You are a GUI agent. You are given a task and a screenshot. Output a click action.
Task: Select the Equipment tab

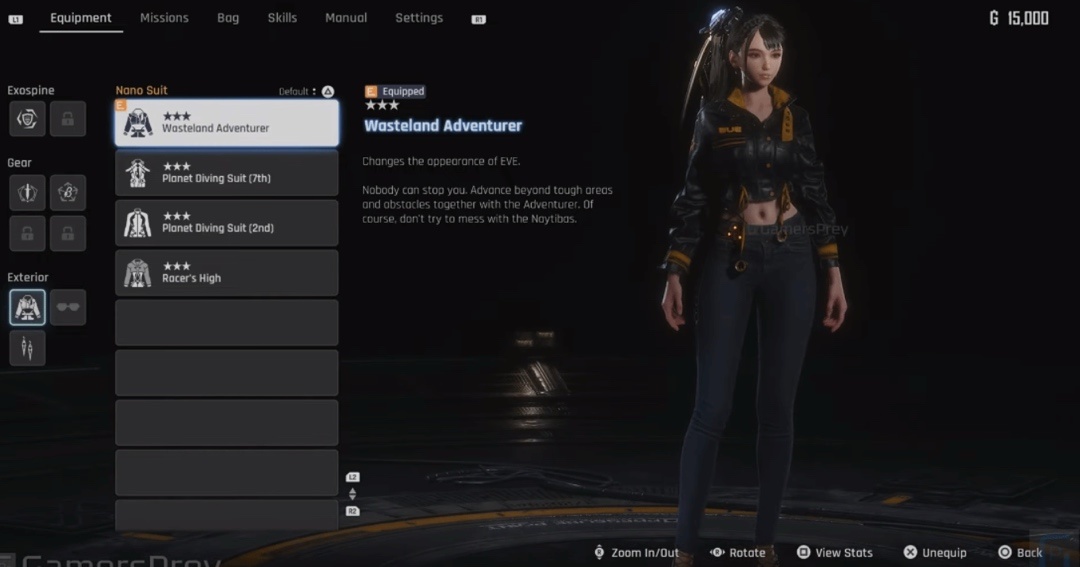pyautogui.click(x=81, y=18)
